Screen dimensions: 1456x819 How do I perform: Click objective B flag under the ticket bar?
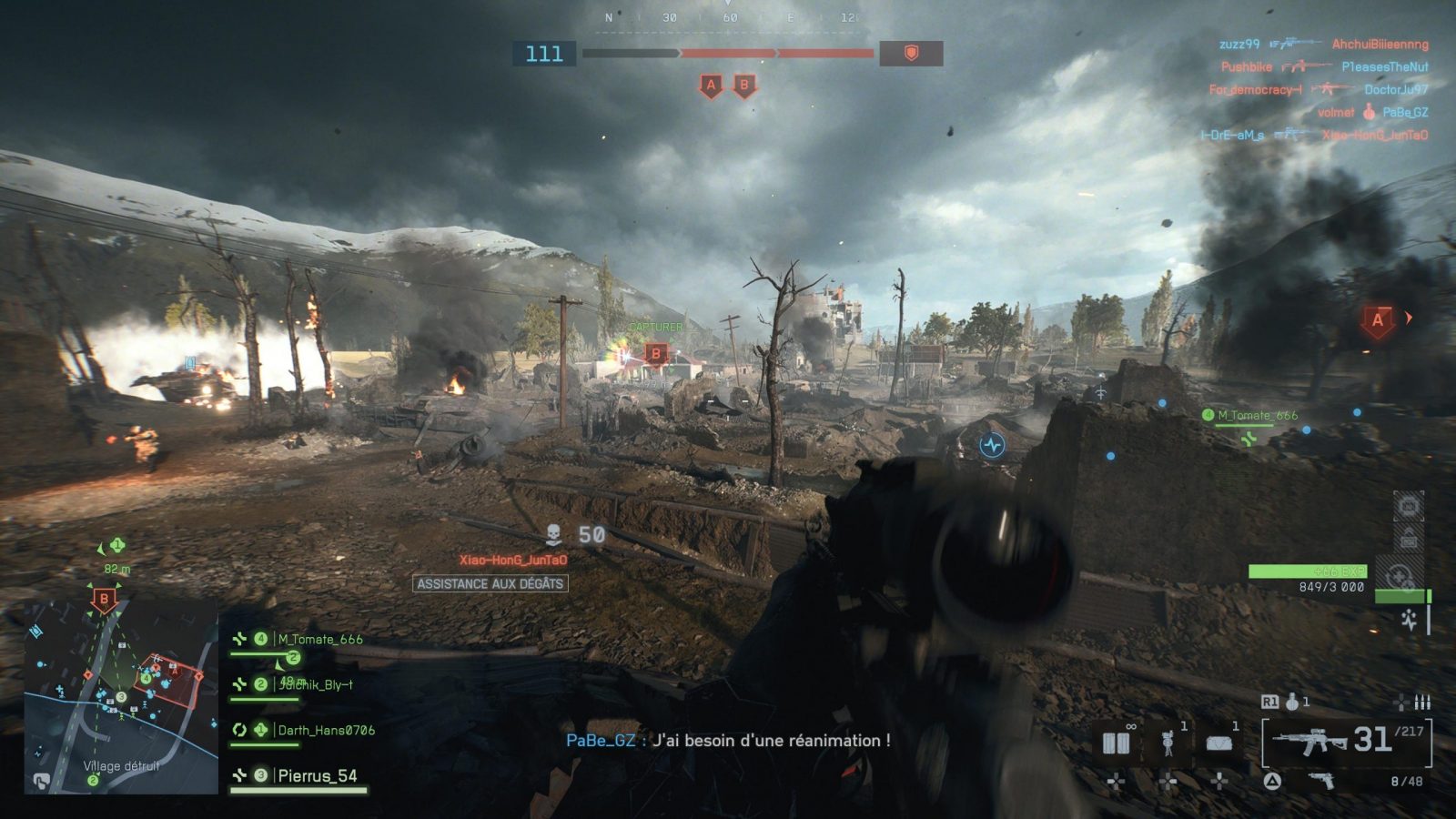point(744,86)
